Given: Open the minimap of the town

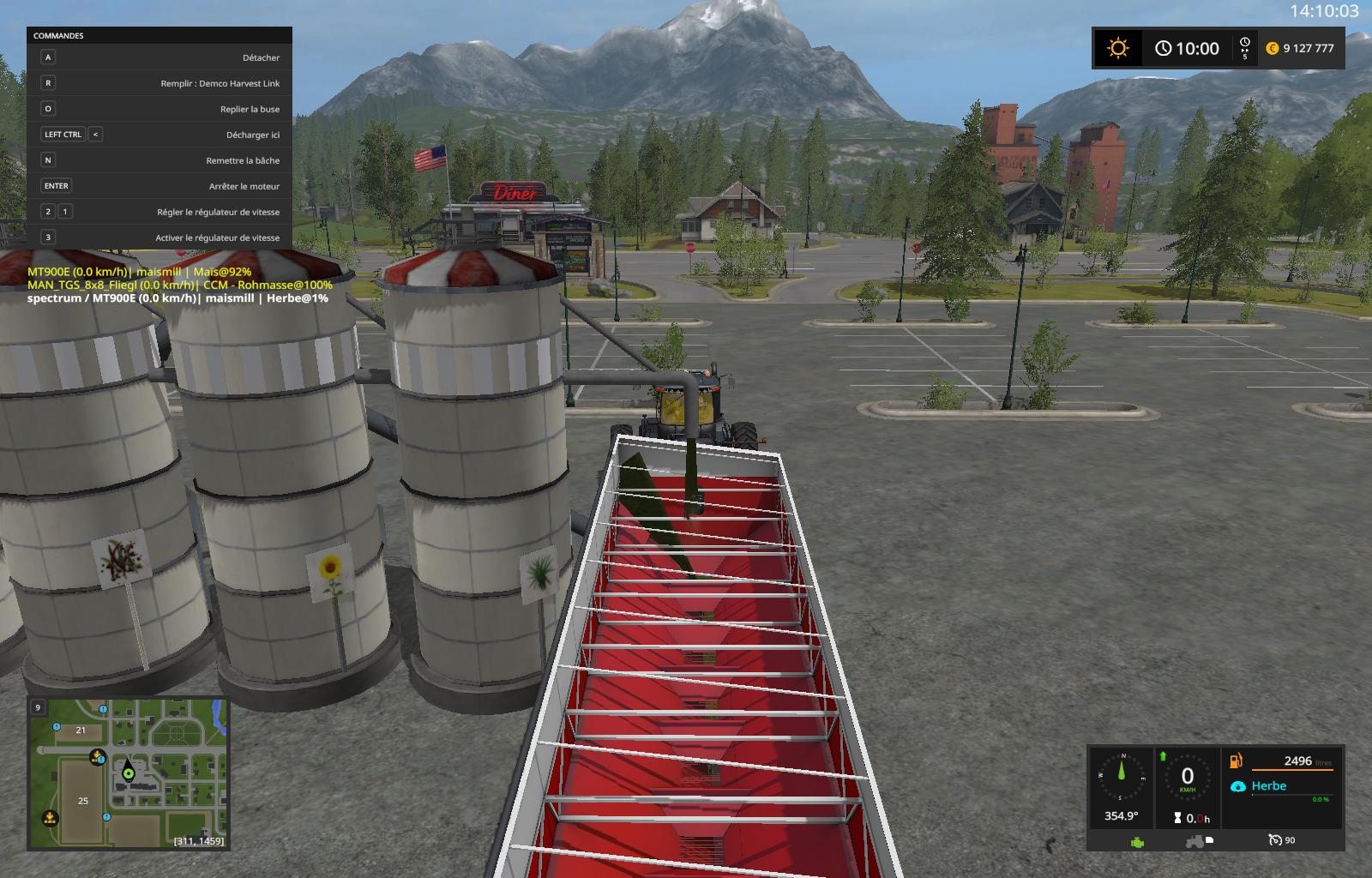Looking at the screenshot, I should tap(129, 773).
